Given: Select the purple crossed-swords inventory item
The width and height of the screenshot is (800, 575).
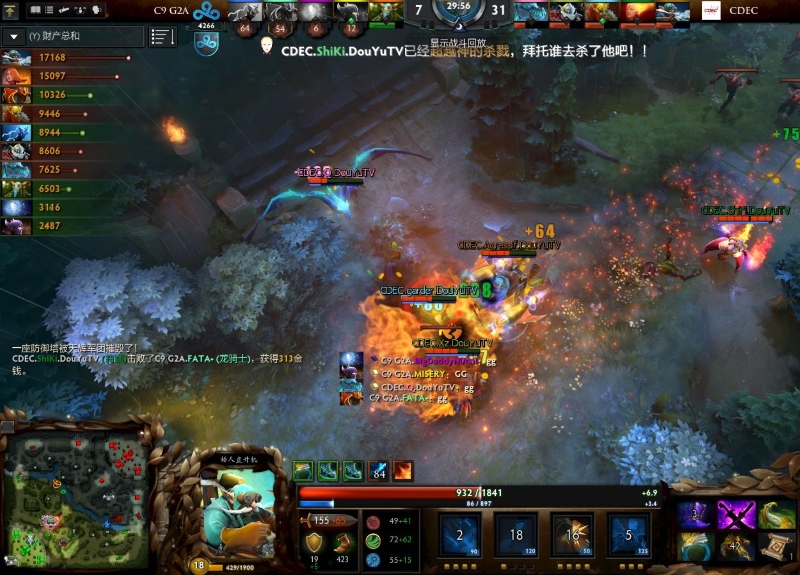Looking at the screenshot, I should click(735, 515).
